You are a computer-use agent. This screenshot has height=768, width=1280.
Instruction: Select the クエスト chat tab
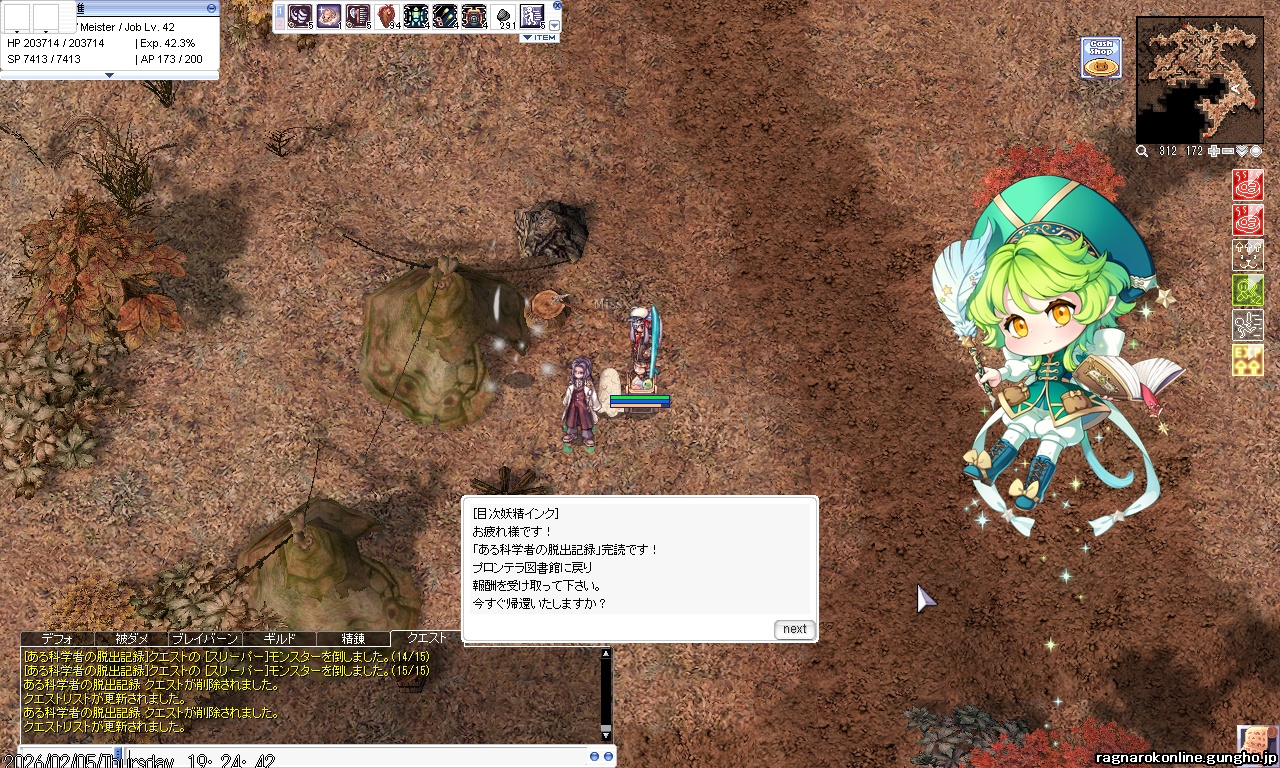pos(427,638)
